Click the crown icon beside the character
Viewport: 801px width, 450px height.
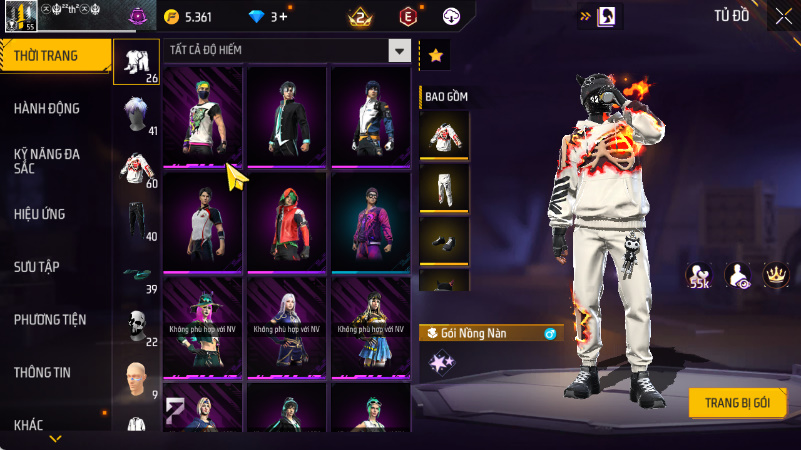[775, 274]
